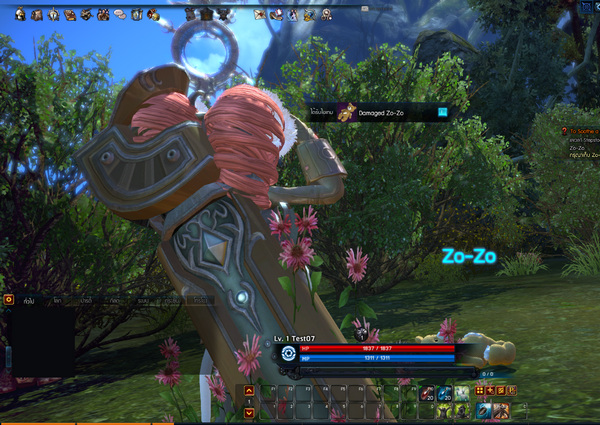600x425 pixels.
Task: Use the blue potion in the hotbar
Action: point(443,394)
